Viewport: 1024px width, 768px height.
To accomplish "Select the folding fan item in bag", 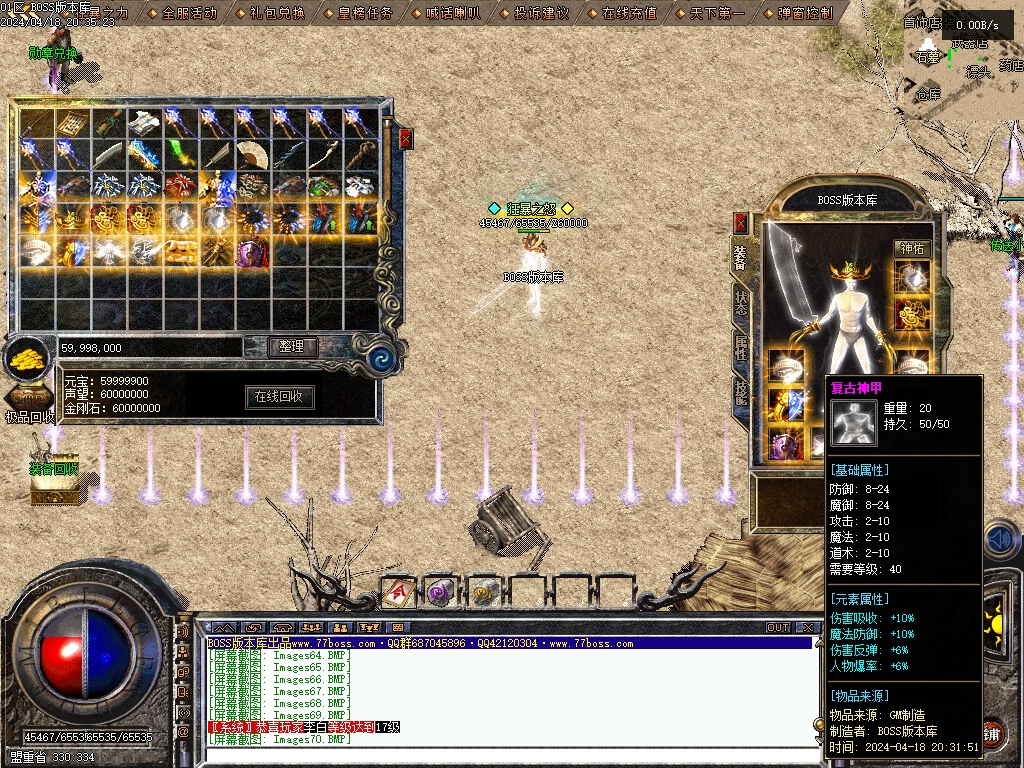I will coord(252,155).
